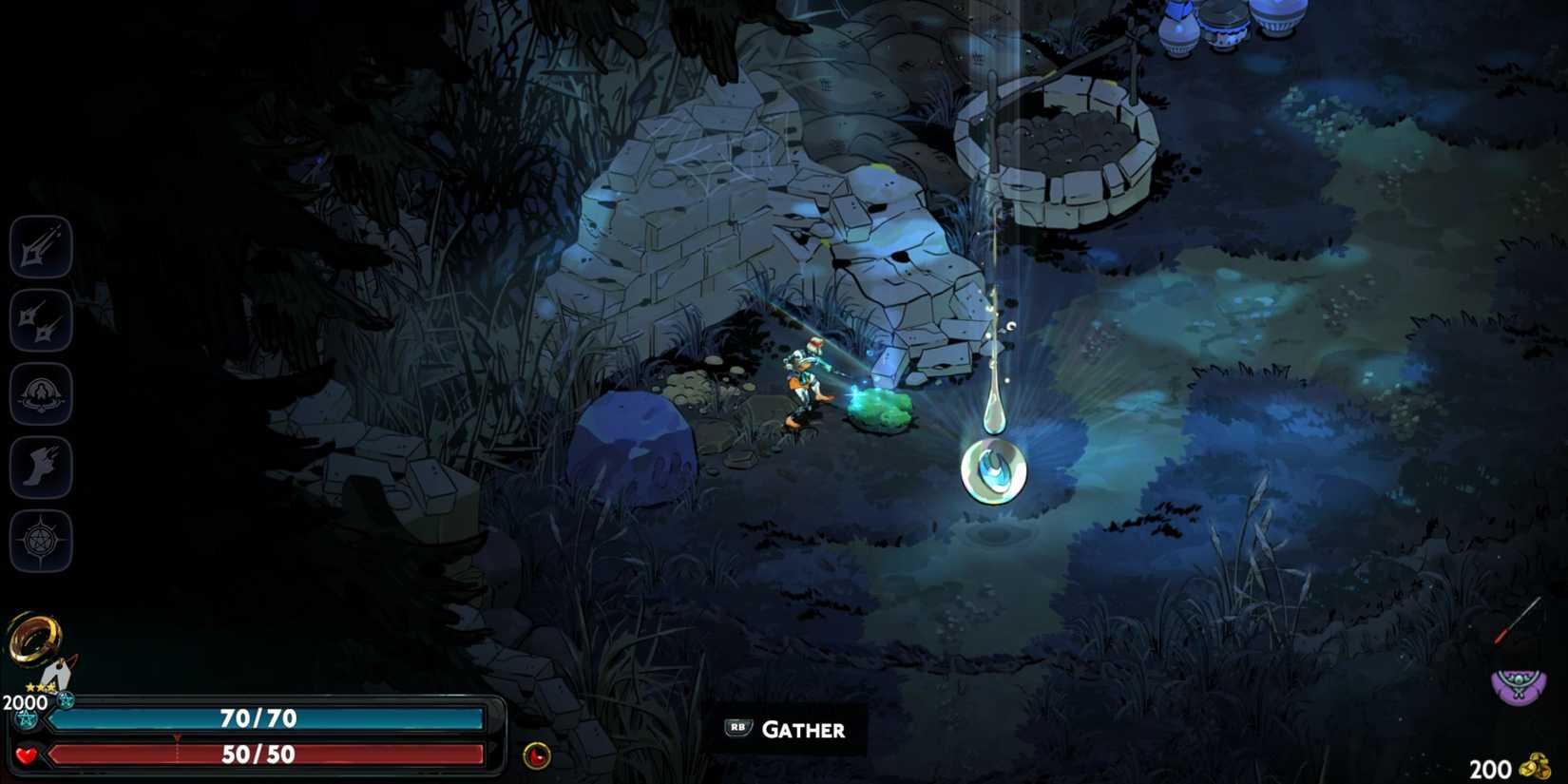Click the pentagram Hex ability icon

coord(40,541)
